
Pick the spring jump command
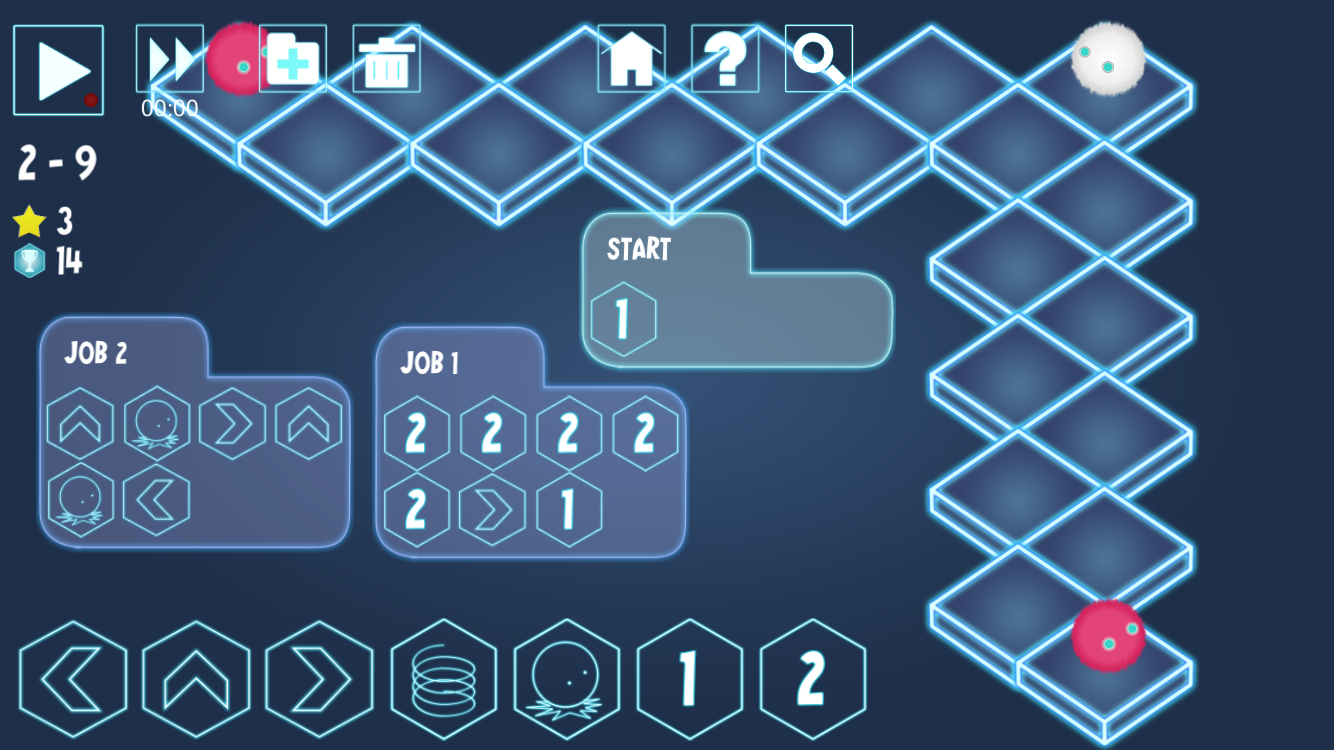click(x=444, y=680)
